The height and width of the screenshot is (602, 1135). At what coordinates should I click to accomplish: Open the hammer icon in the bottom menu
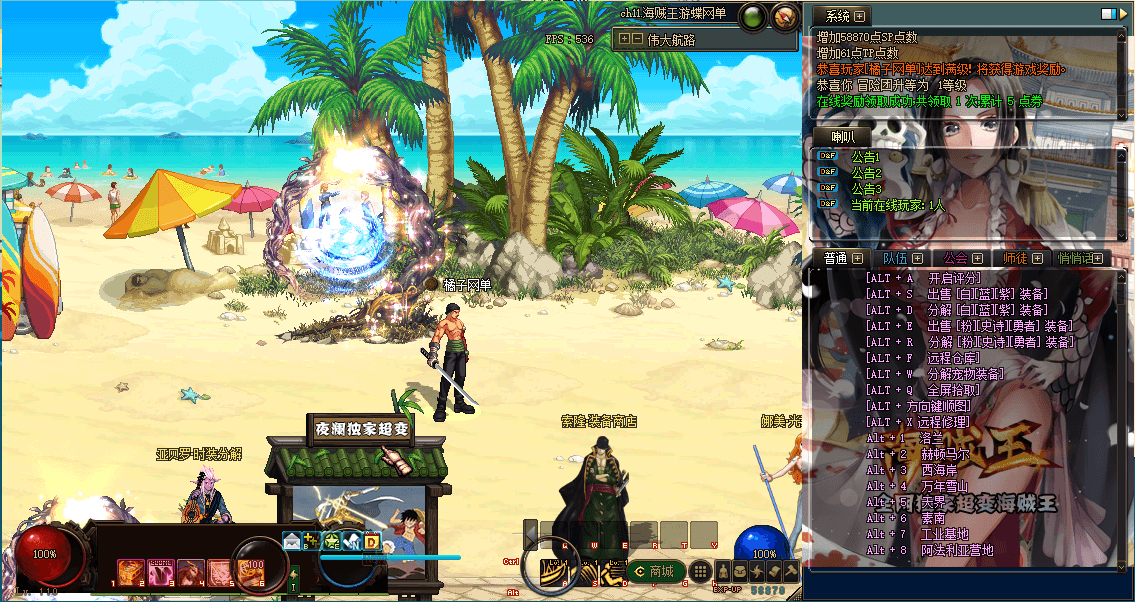click(790, 571)
